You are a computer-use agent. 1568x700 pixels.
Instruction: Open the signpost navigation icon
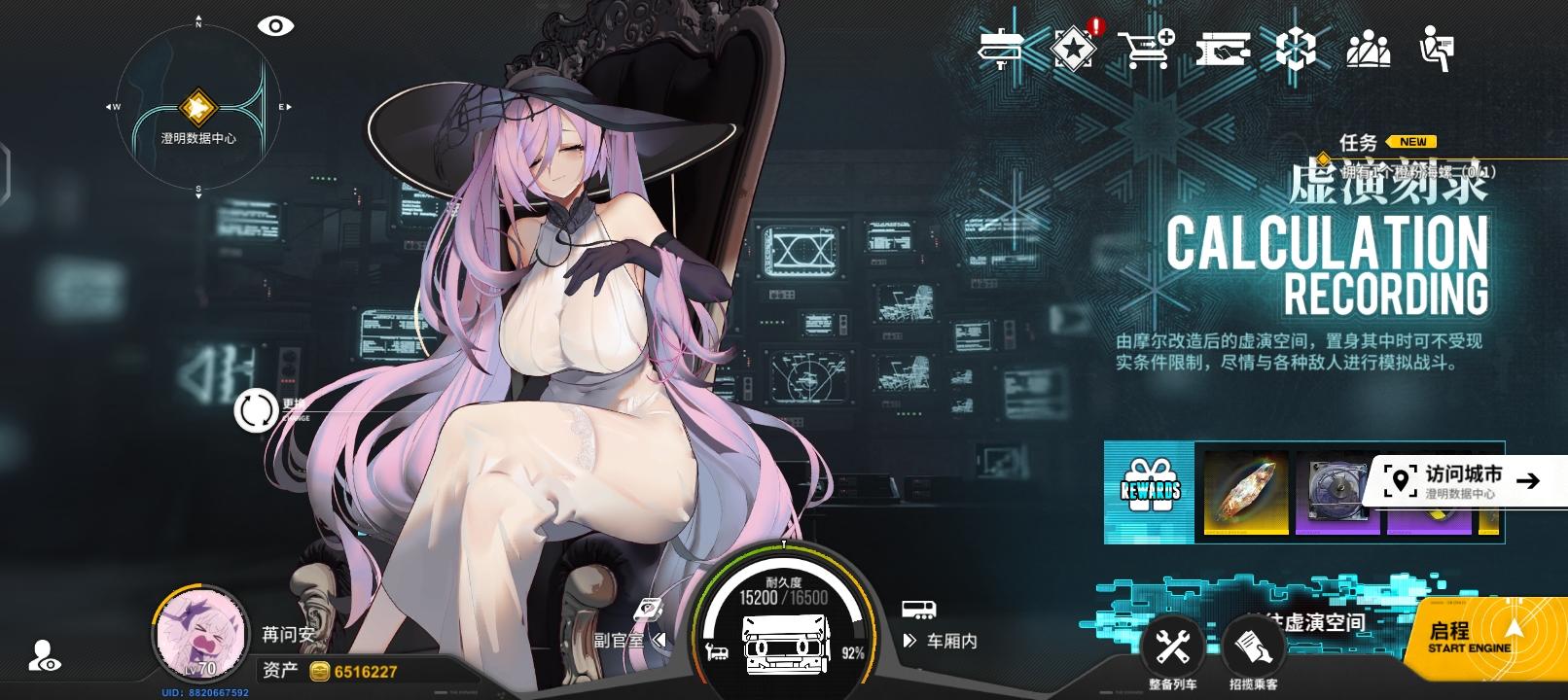[x=1000, y=51]
